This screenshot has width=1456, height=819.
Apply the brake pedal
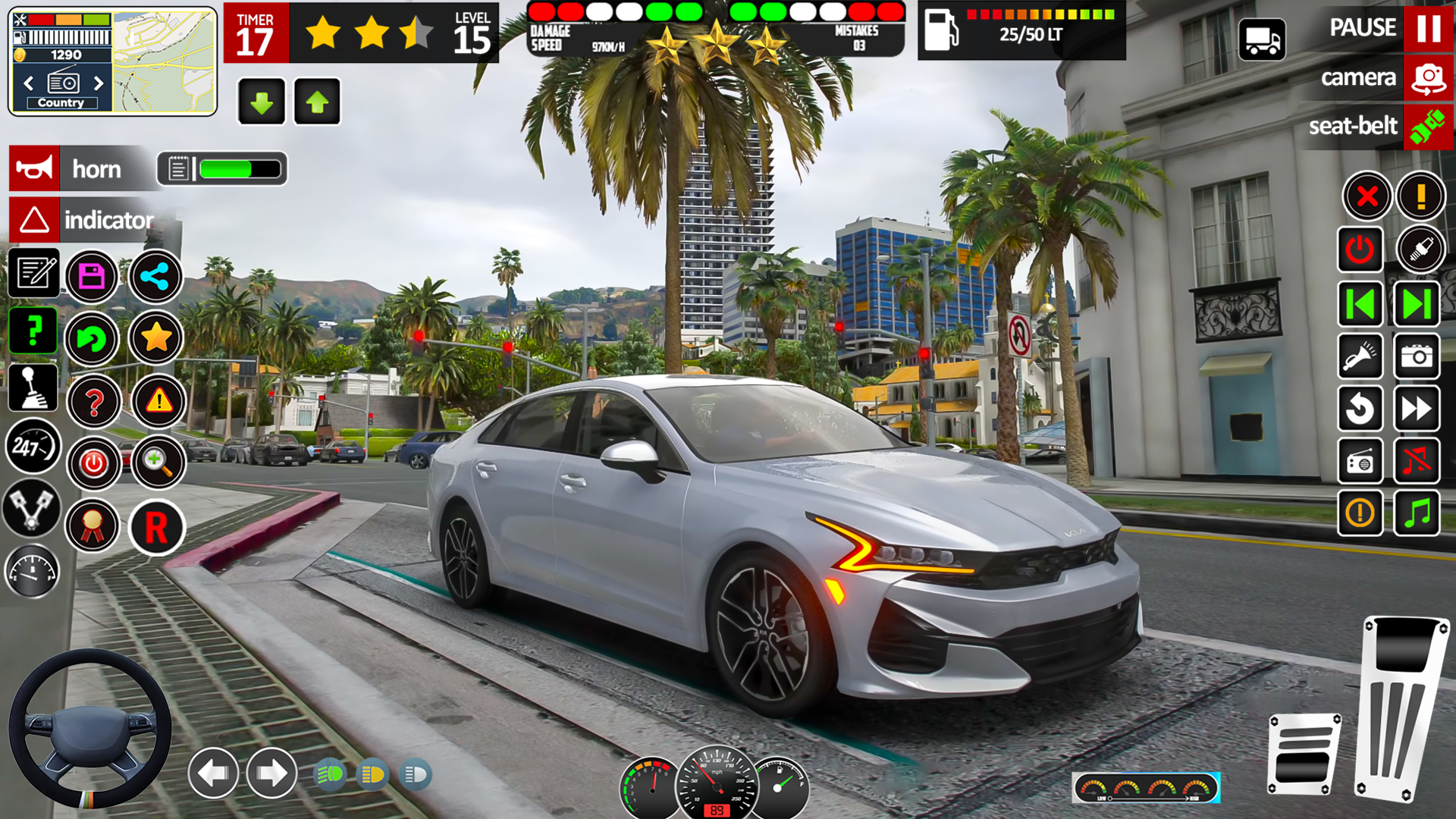[1304, 753]
